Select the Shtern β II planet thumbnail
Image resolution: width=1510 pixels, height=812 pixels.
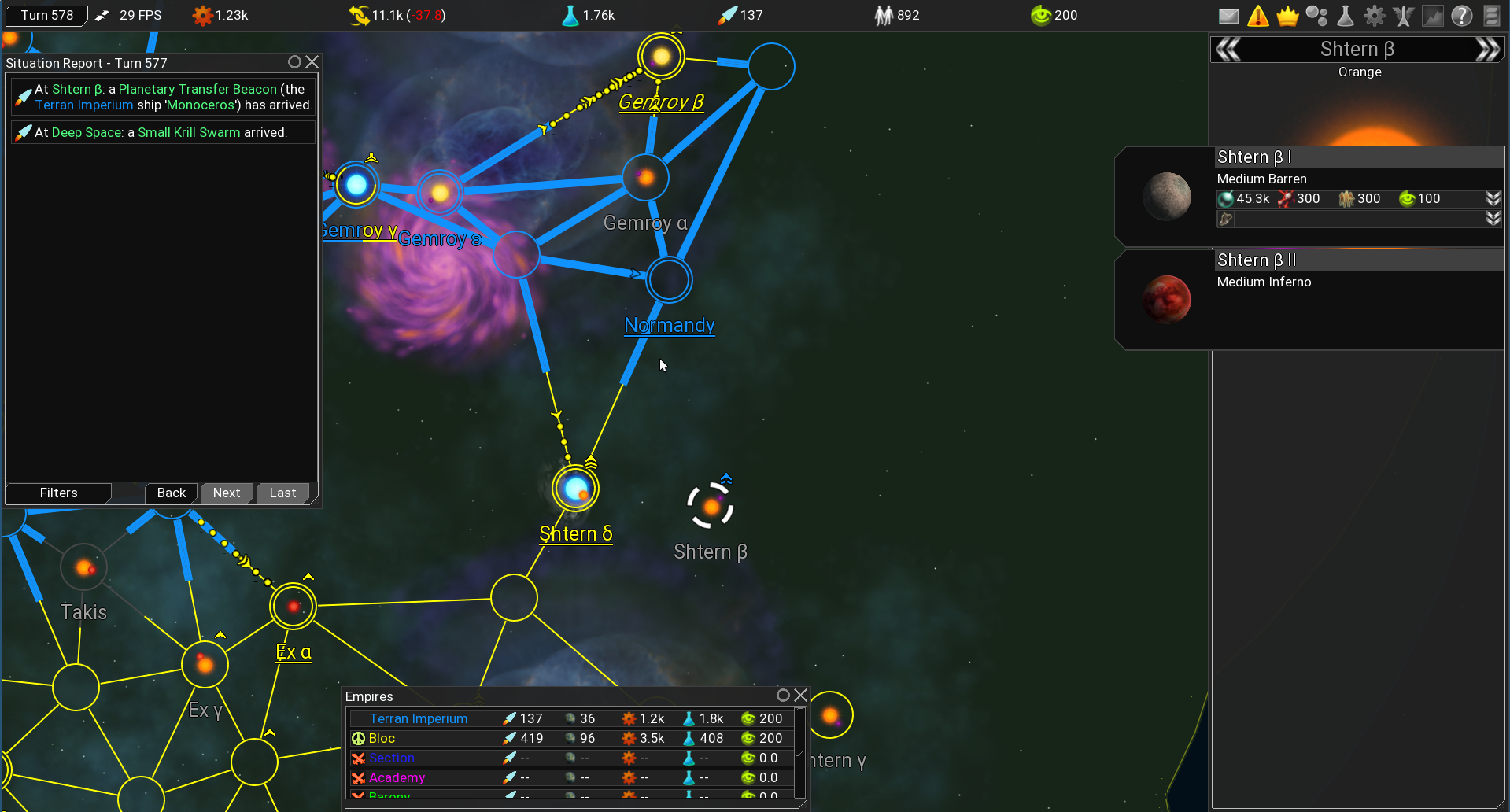pos(1168,298)
